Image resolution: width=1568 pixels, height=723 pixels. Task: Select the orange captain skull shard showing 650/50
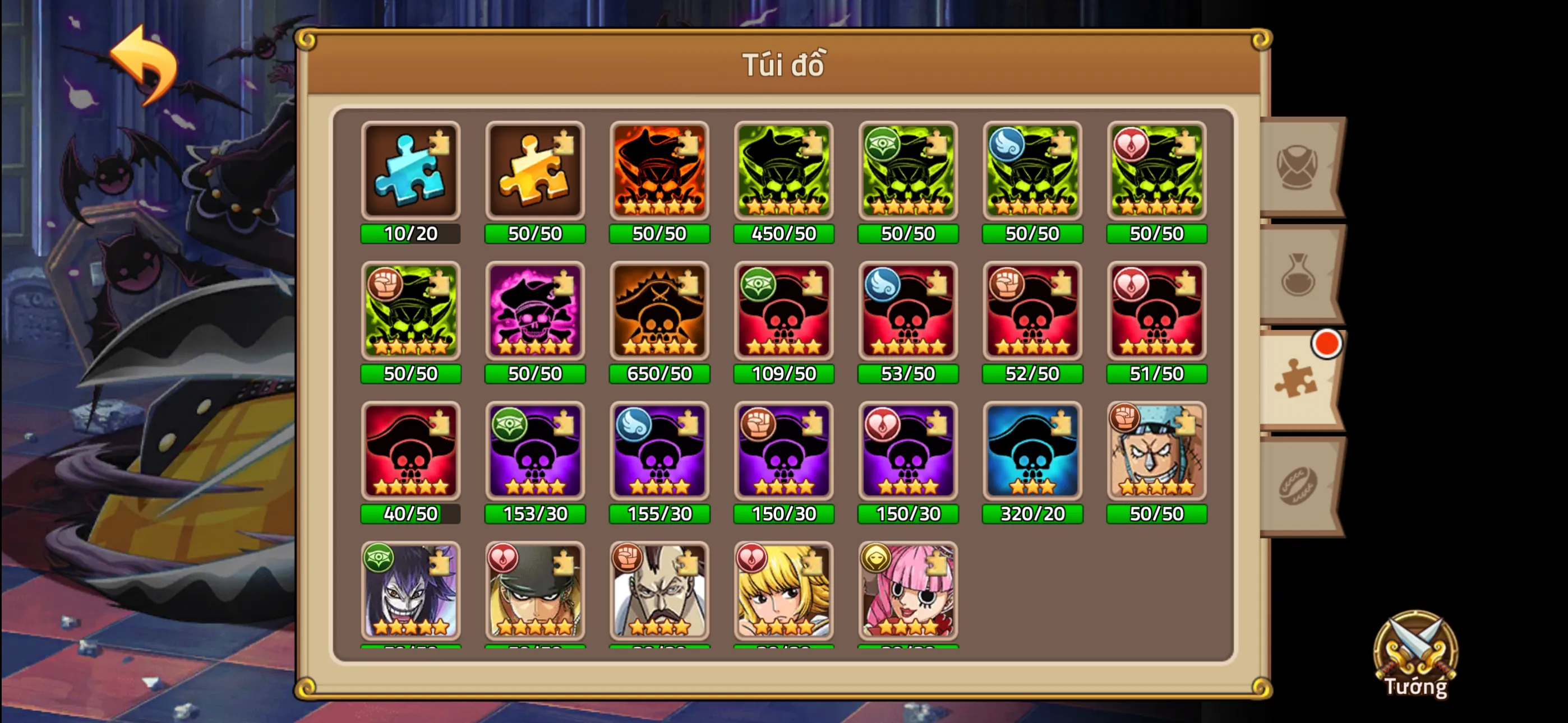pyautogui.click(x=659, y=312)
